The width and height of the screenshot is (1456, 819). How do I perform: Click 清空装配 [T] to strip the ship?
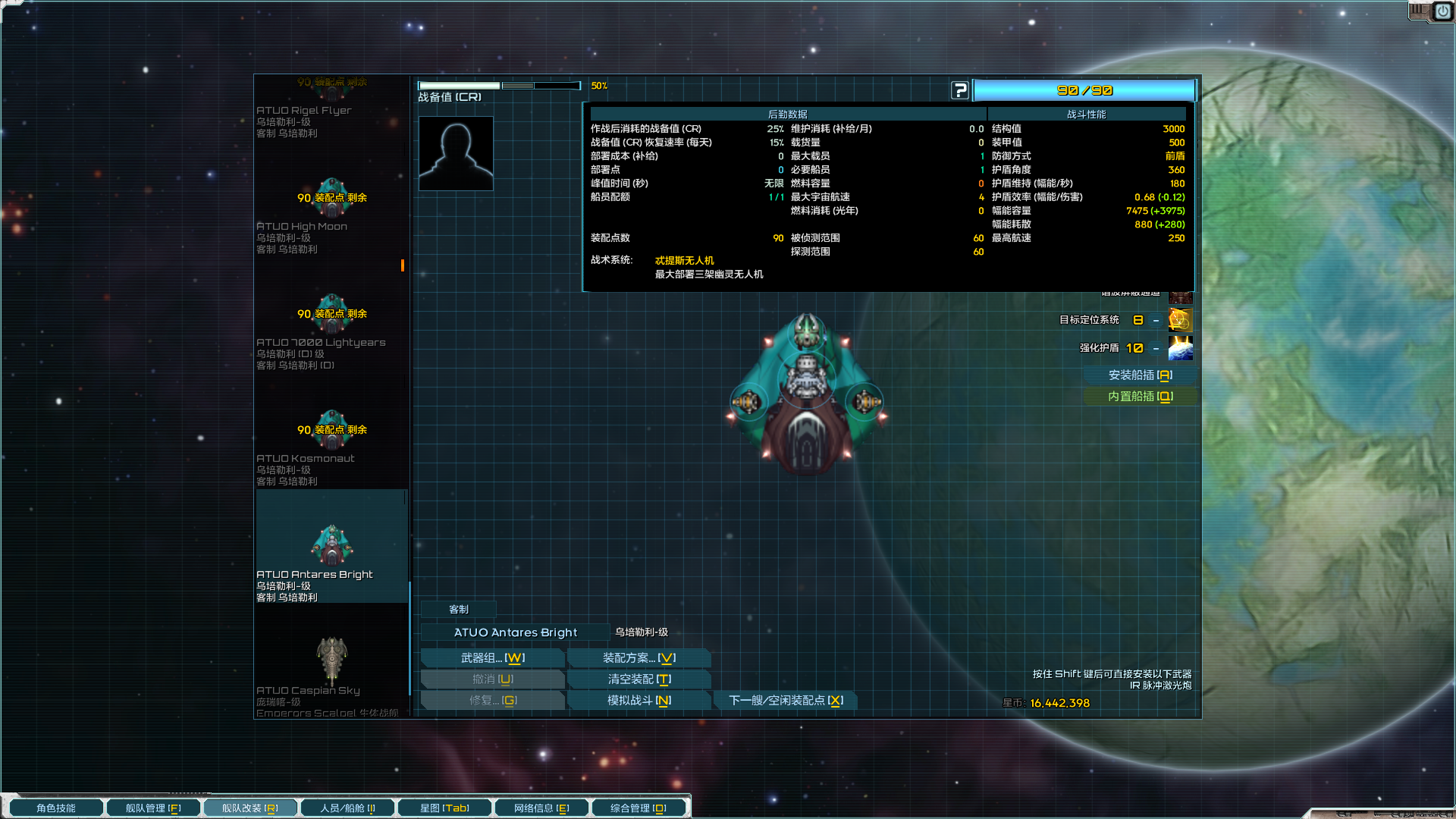click(639, 679)
